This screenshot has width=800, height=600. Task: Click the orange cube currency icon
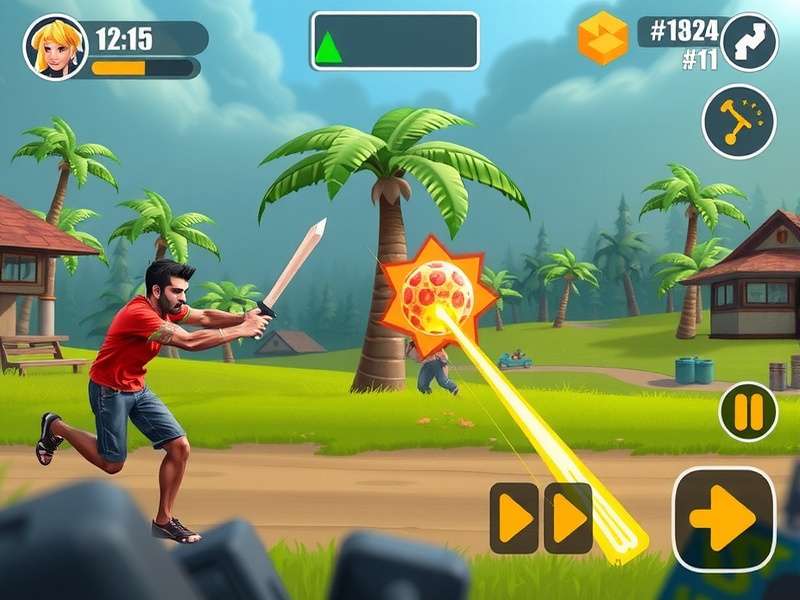tap(603, 38)
